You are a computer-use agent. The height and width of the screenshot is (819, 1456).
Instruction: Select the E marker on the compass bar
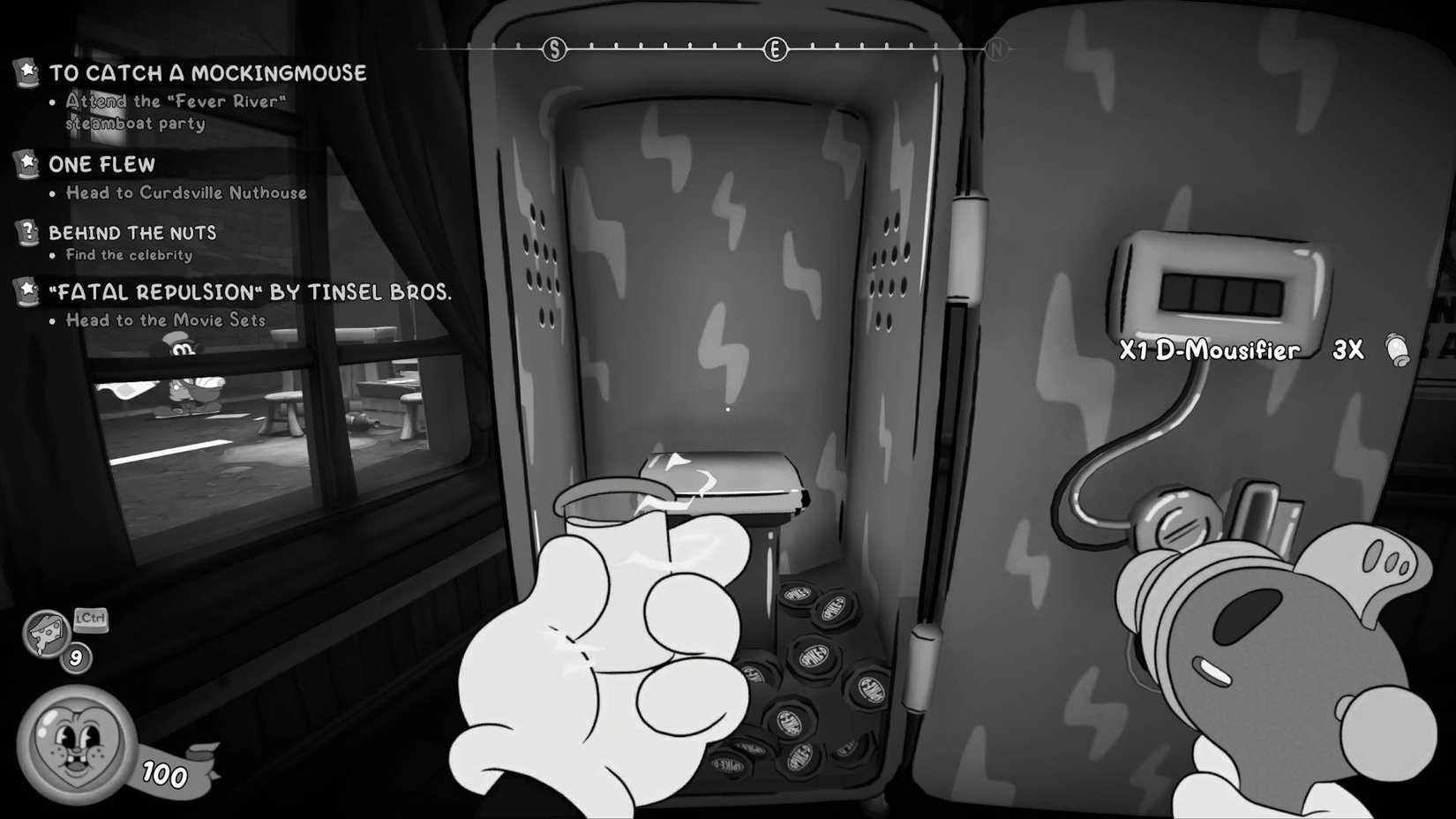(x=776, y=50)
